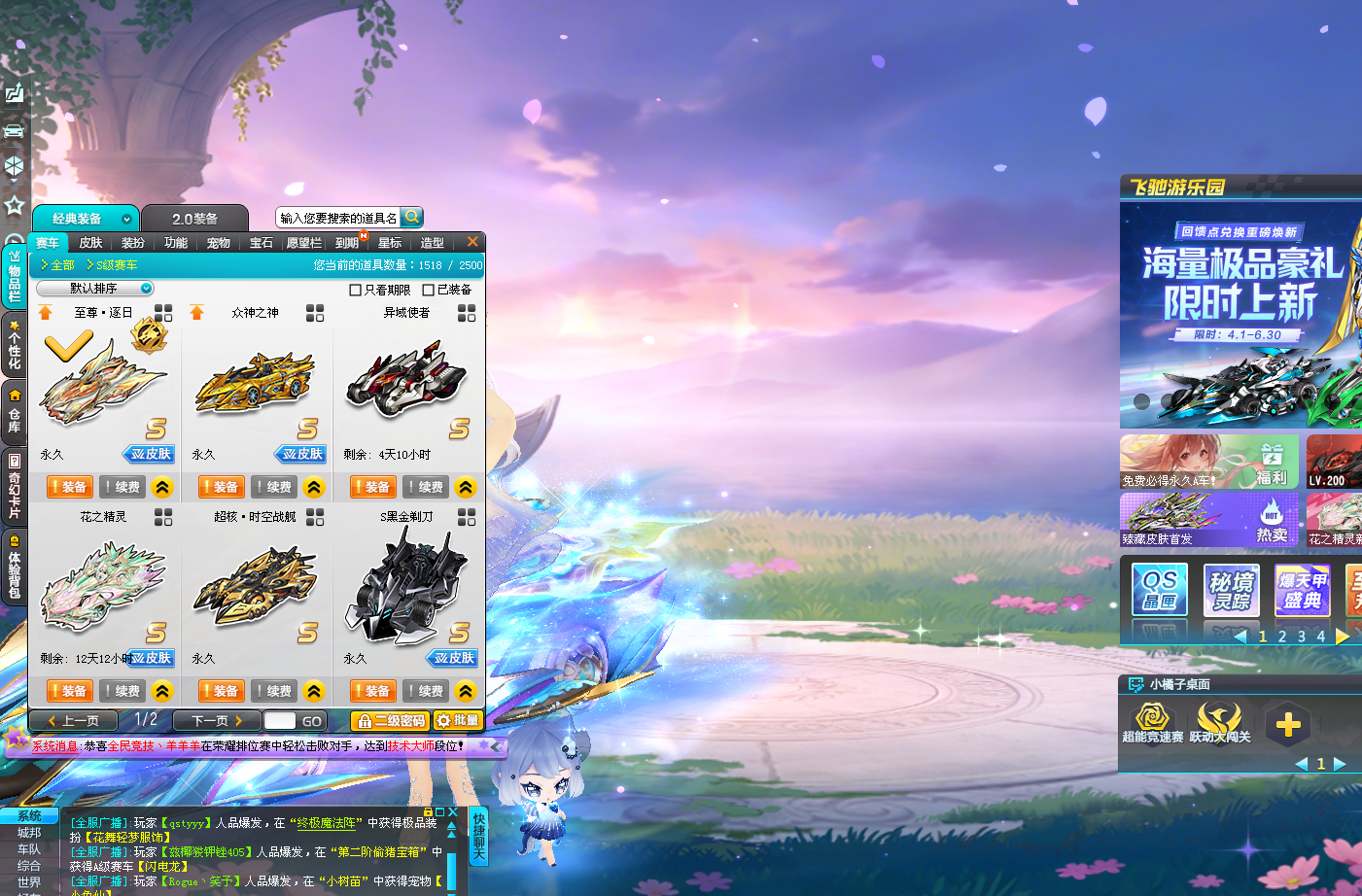The width and height of the screenshot is (1362, 896).
Task: Open the 皮肤 category tab
Action: point(90,243)
